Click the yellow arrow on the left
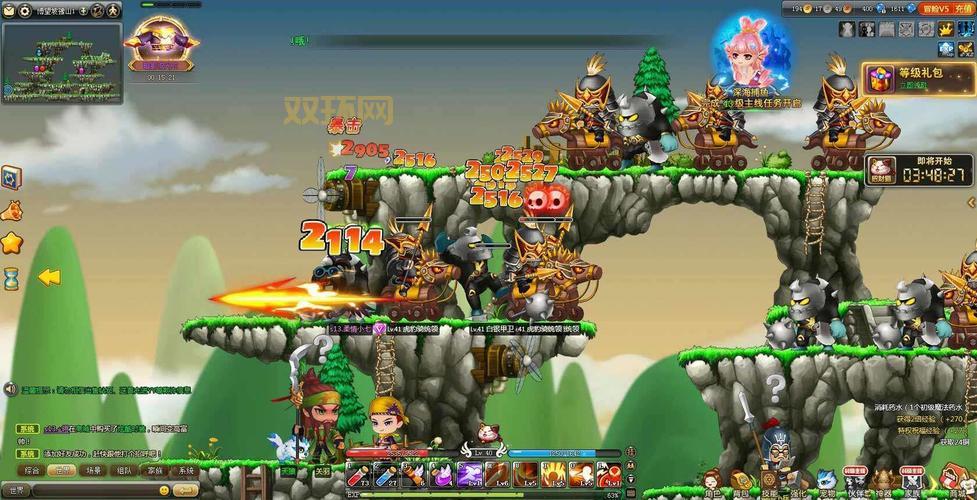Image resolution: width=977 pixels, height=500 pixels. tap(48, 277)
